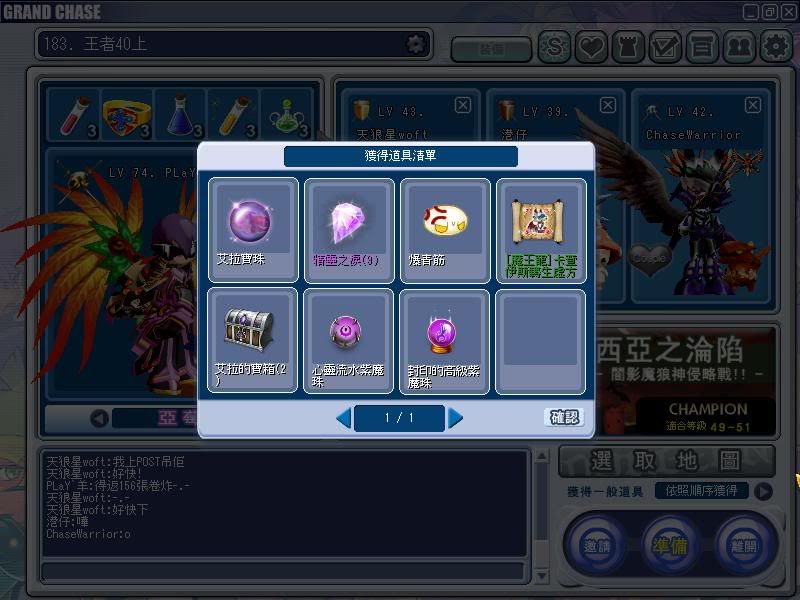
Task: Open the 邀請 invite button
Action: 594,545
